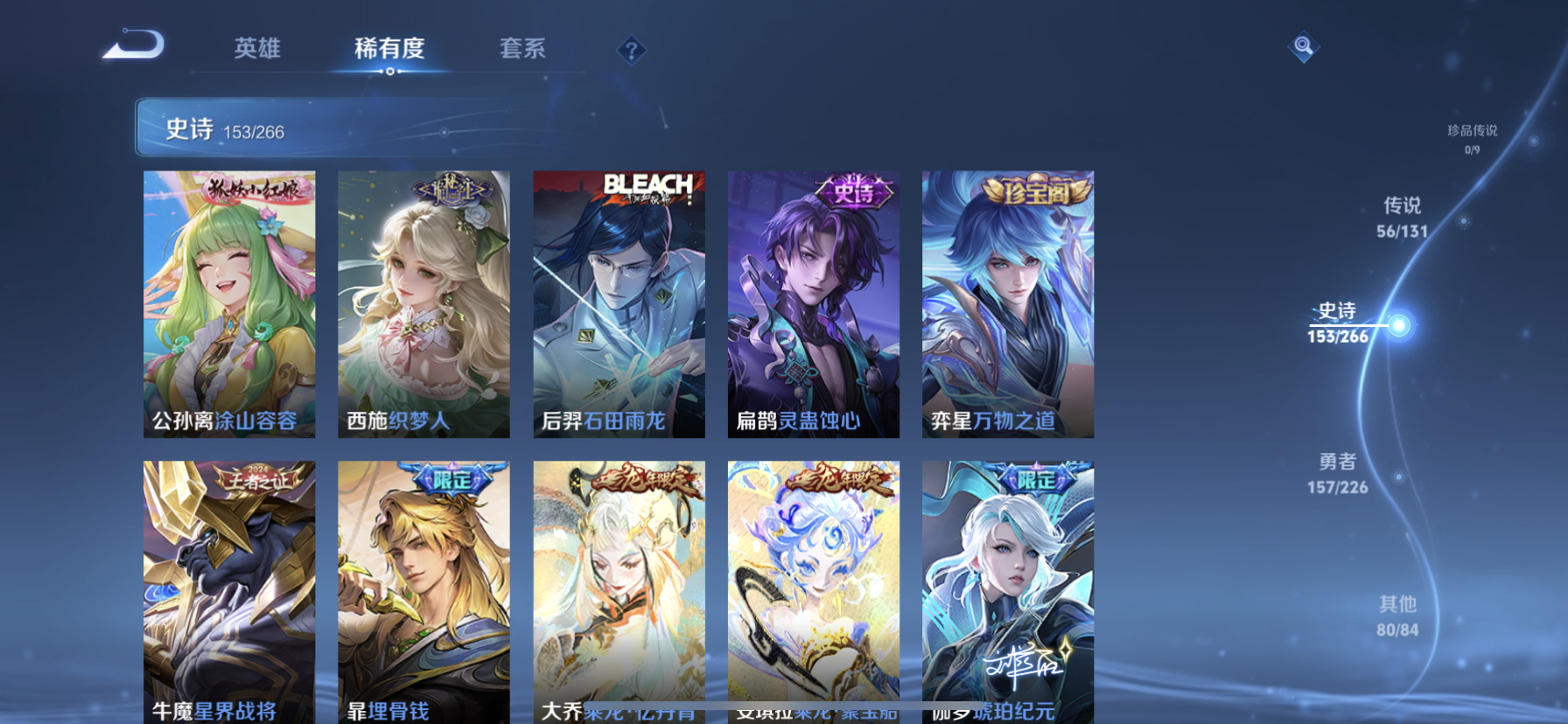Screen dimensions: 1568x724
Task: Jump to the 珍品传说 rarity section
Action: coord(1472,138)
